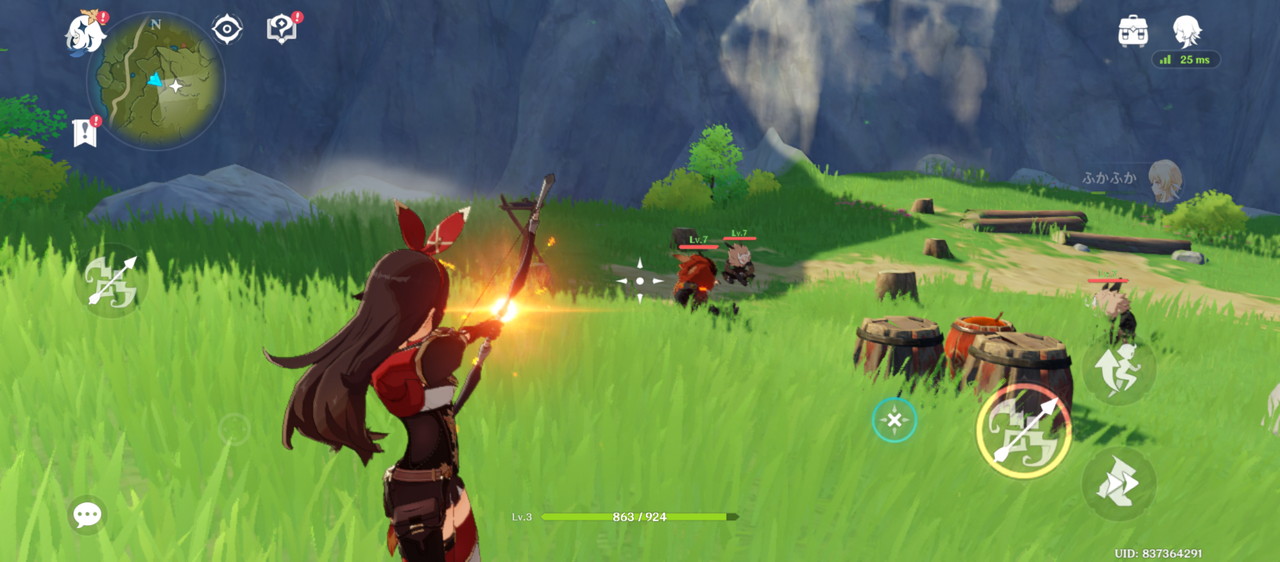The width and height of the screenshot is (1280, 562).
Task: Fire the bow with the attack button
Action: click(x=1023, y=431)
